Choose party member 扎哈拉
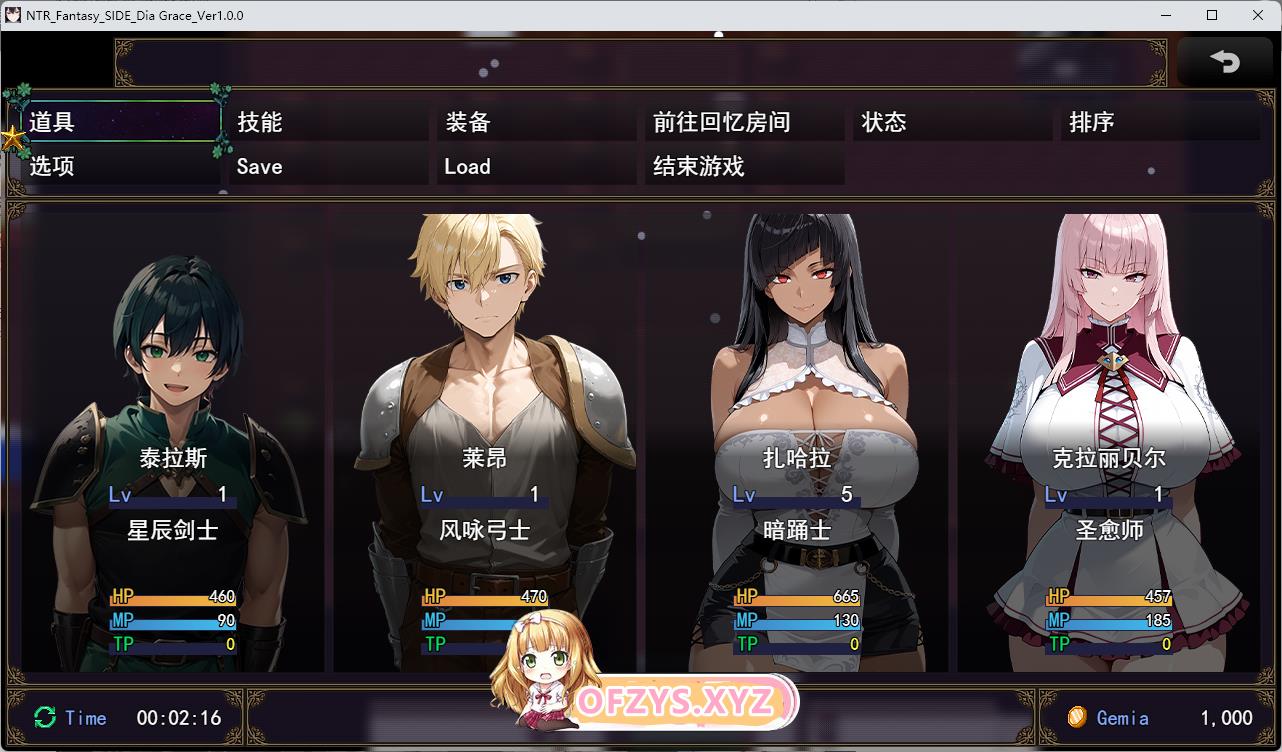Image resolution: width=1282 pixels, height=752 pixels. [x=796, y=440]
